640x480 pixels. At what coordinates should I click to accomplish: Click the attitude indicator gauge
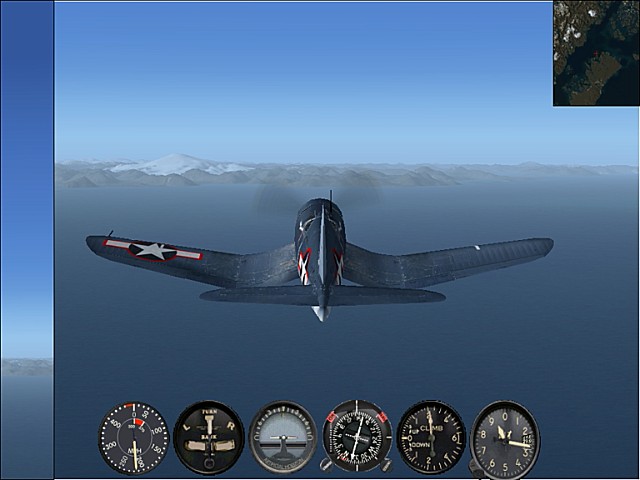283,438
